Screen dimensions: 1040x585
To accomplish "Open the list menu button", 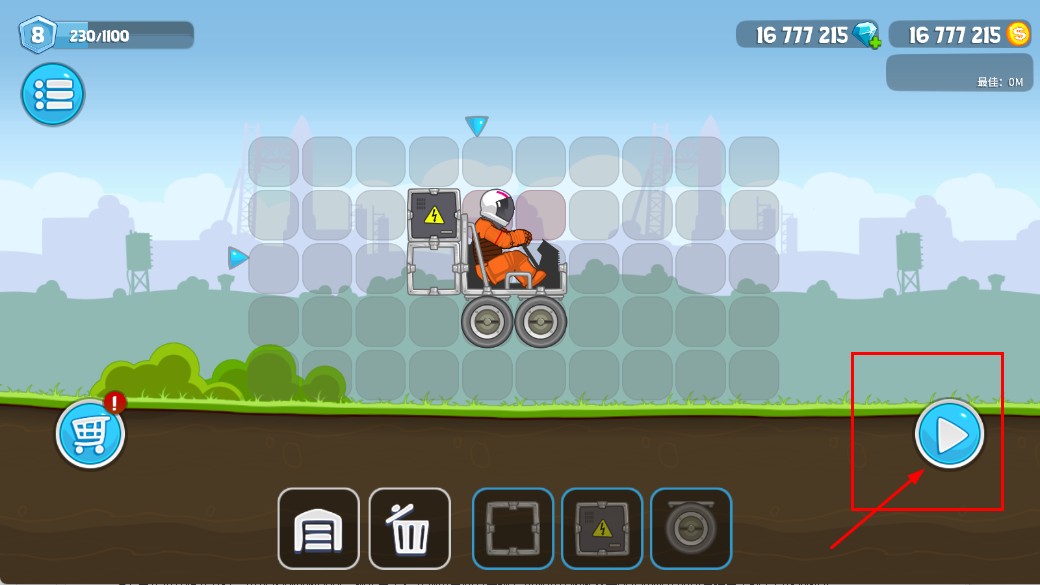I will (53, 95).
